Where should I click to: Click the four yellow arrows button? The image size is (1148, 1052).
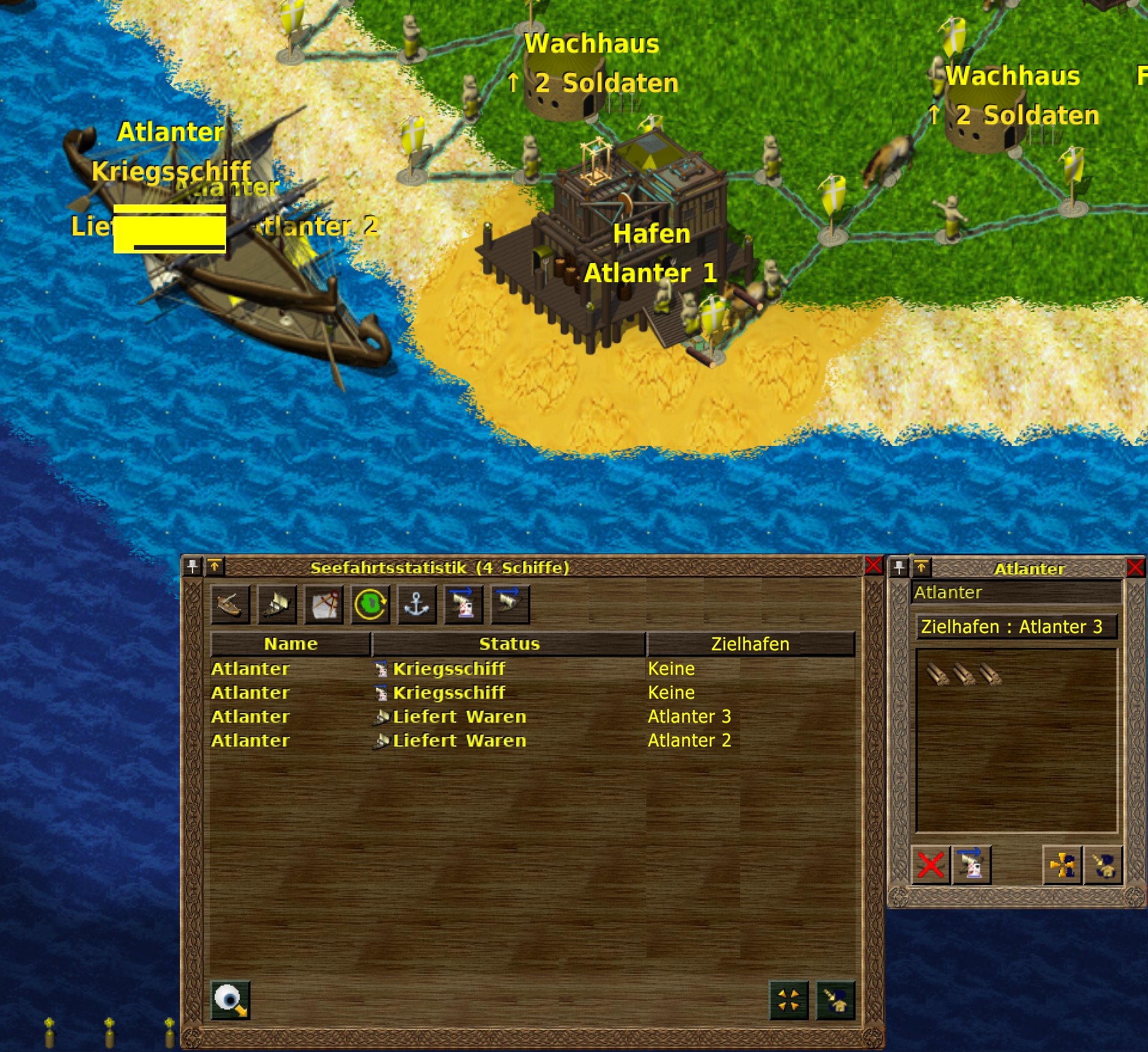[x=789, y=999]
